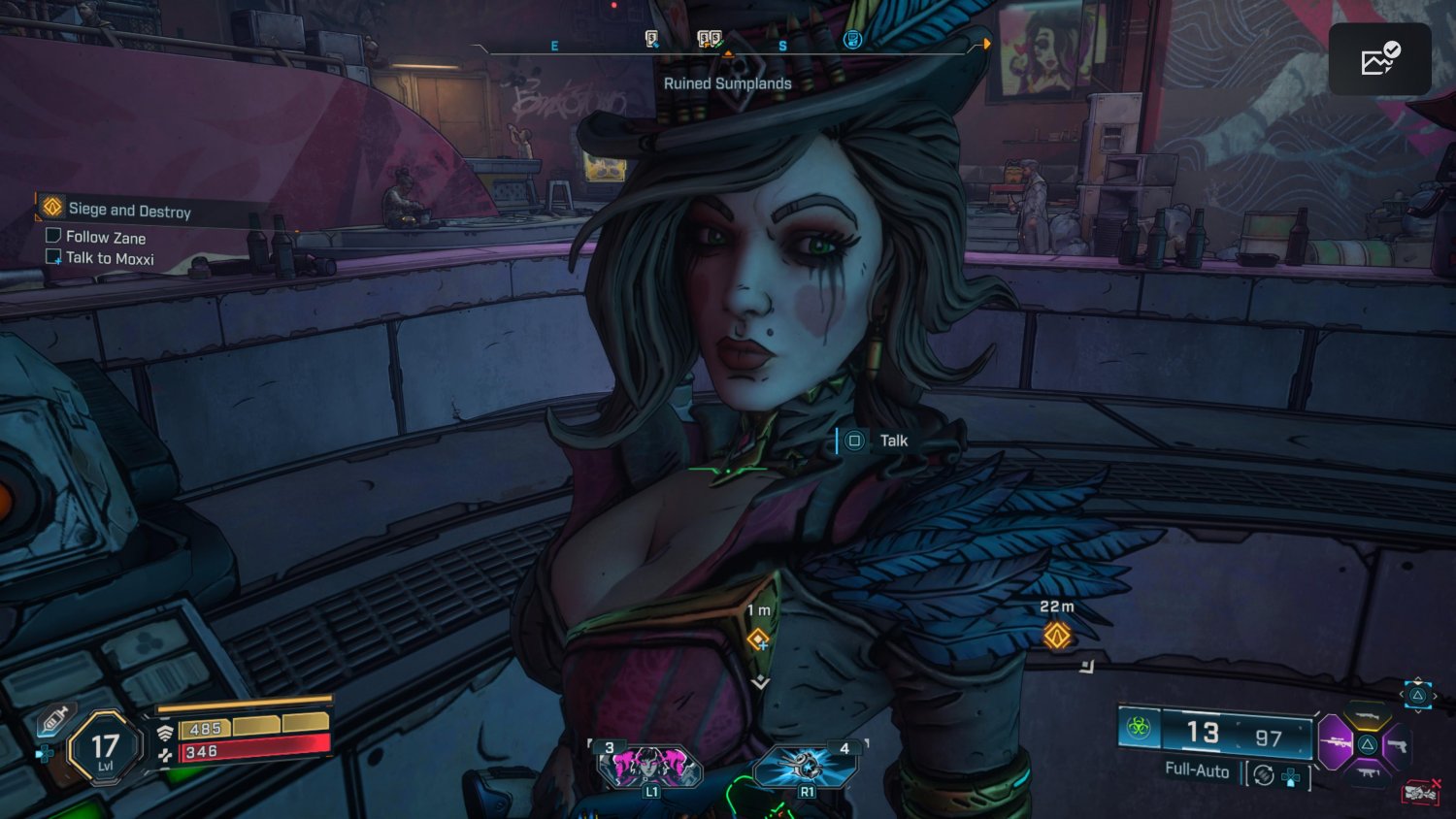Check the Talk to Moxxi objective checkbox
The image size is (1456, 819).
point(53,256)
